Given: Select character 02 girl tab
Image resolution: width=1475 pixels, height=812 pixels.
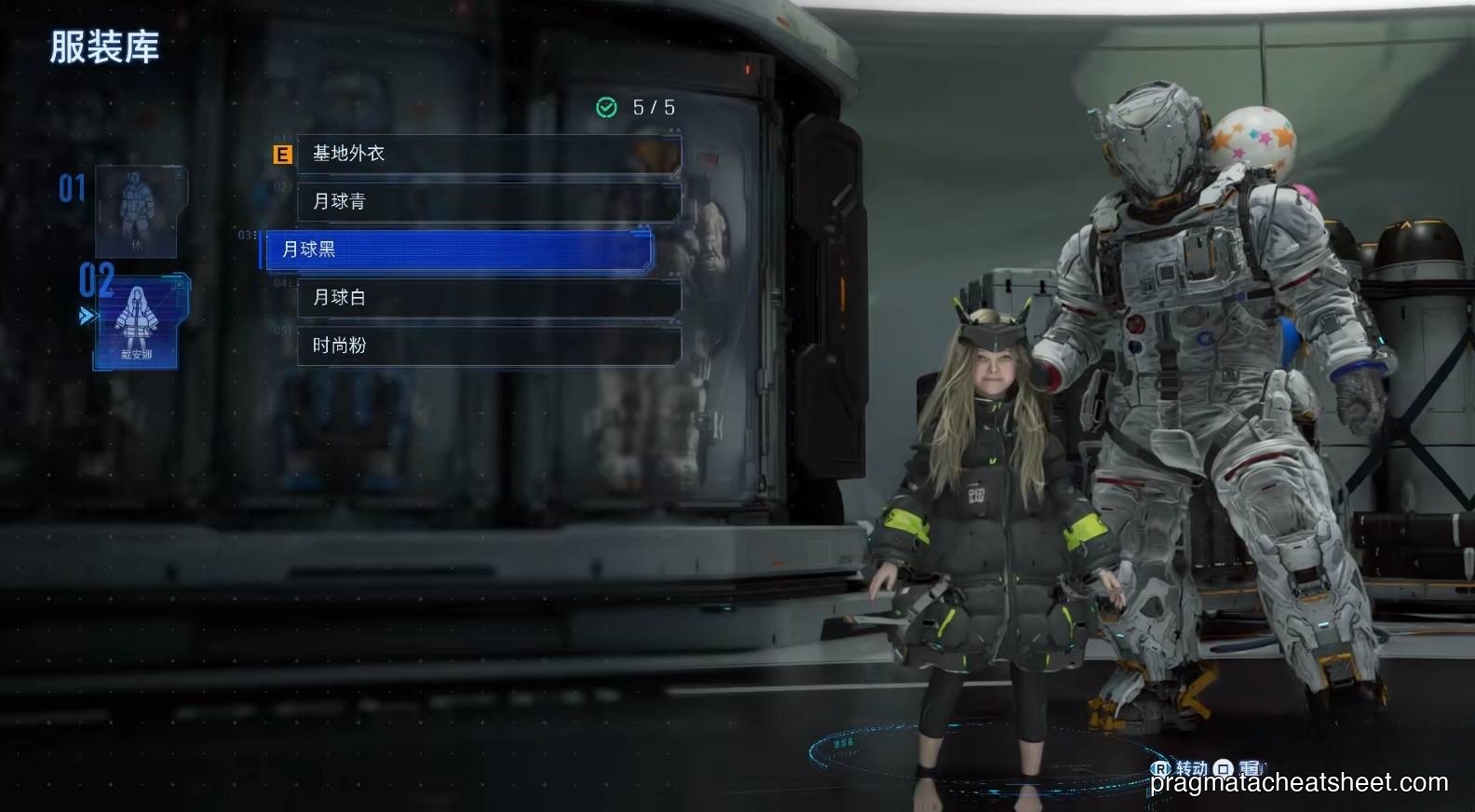Looking at the screenshot, I should (137, 321).
